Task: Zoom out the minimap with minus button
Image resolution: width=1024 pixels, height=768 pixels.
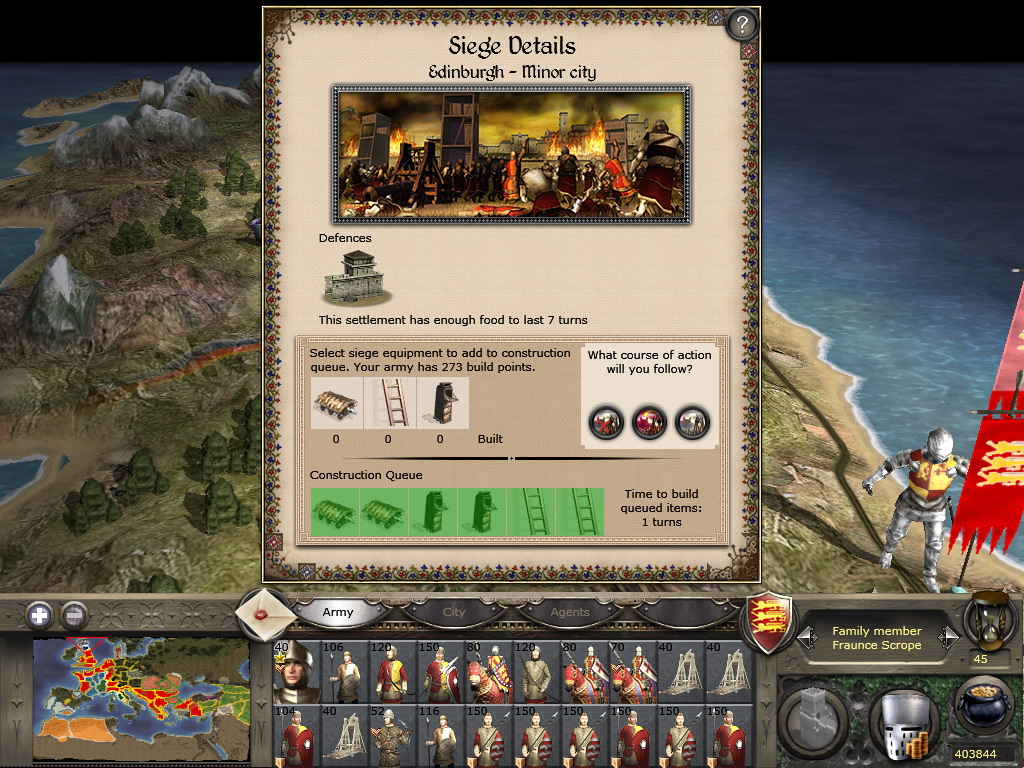Action: pyautogui.click(x=73, y=614)
